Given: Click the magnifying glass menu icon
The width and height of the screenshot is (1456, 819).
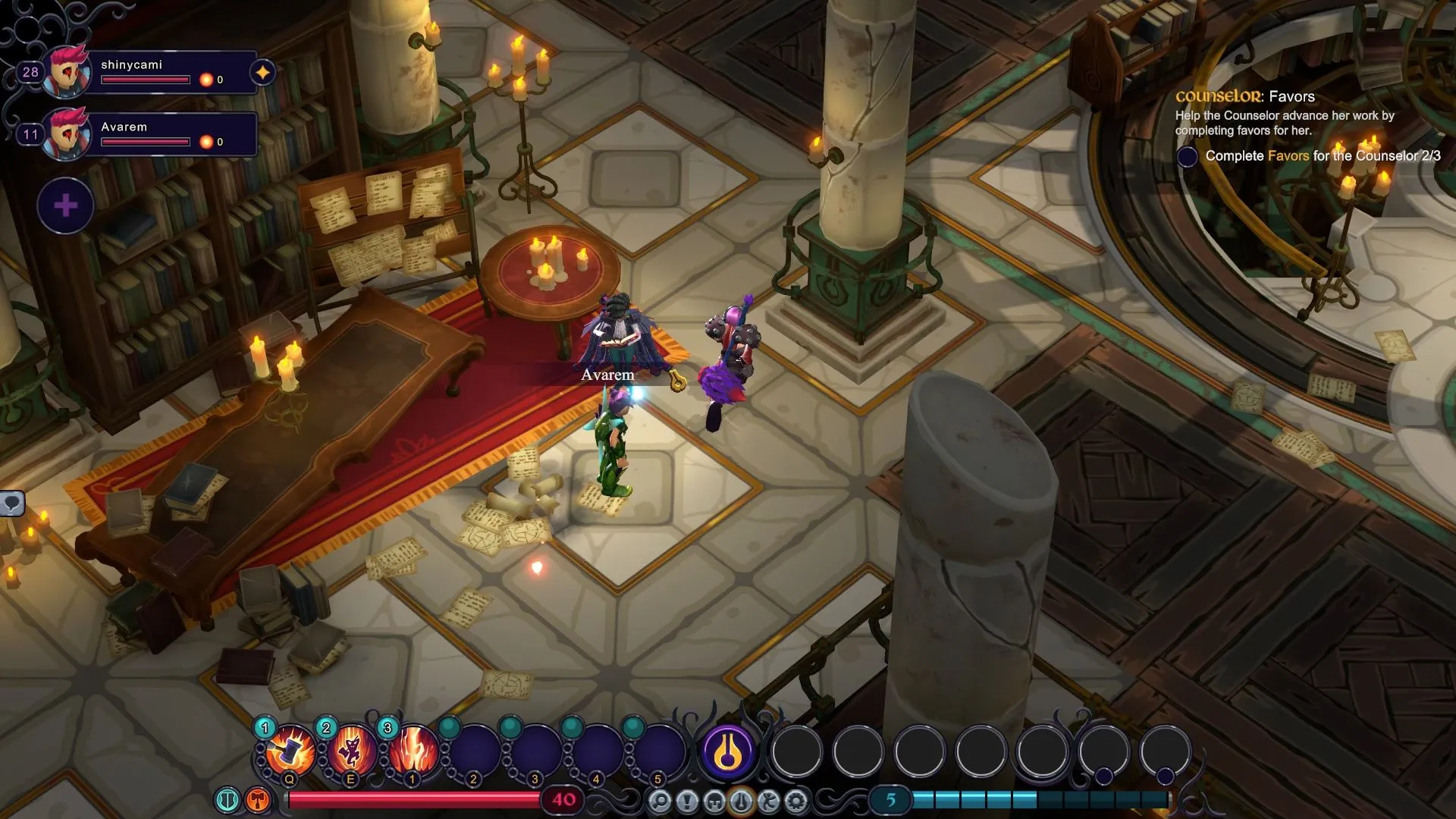Looking at the screenshot, I should 660,801.
